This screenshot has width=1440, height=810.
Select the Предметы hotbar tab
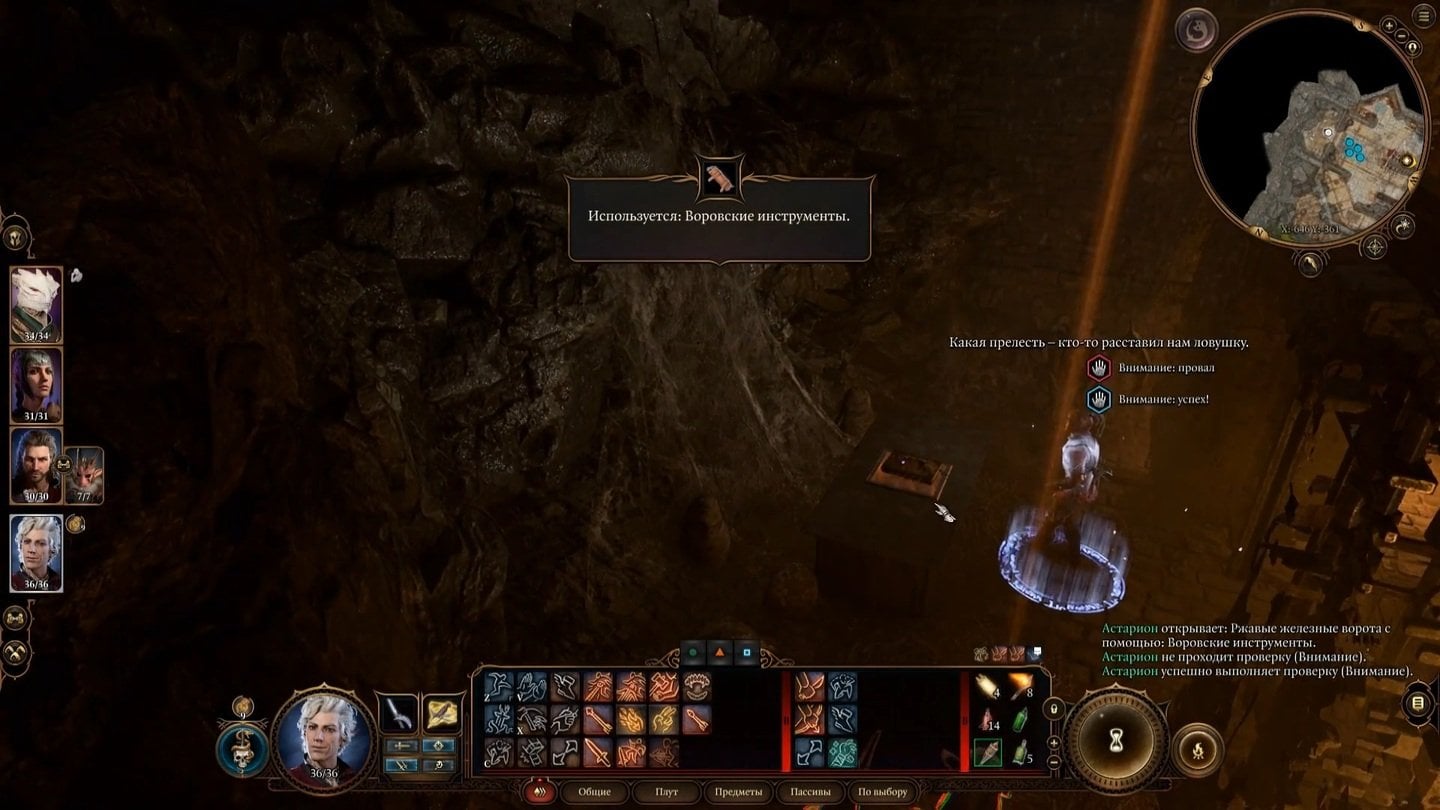tap(738, 792)
